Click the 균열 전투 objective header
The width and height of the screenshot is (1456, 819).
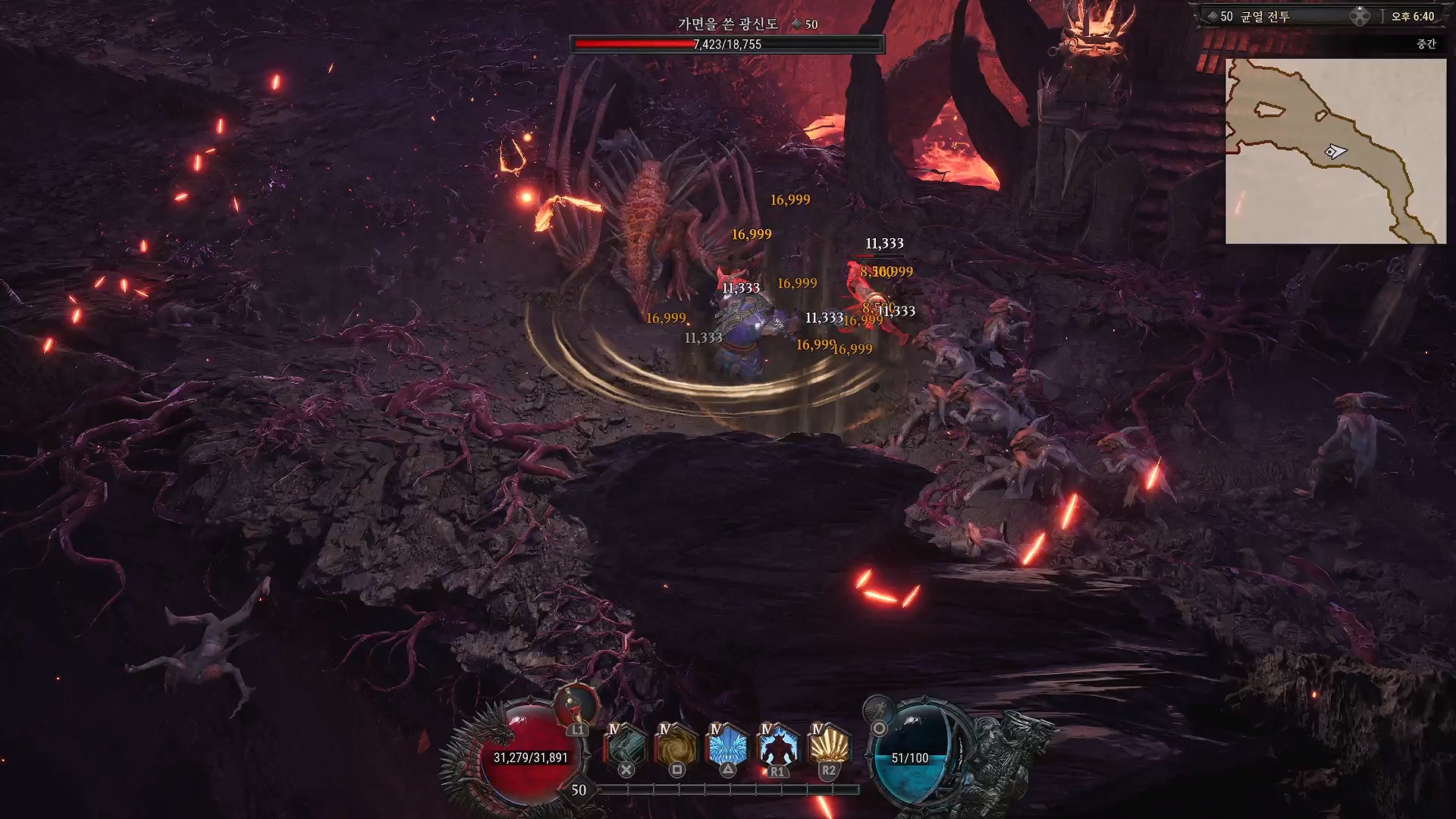coord(1264,17)
